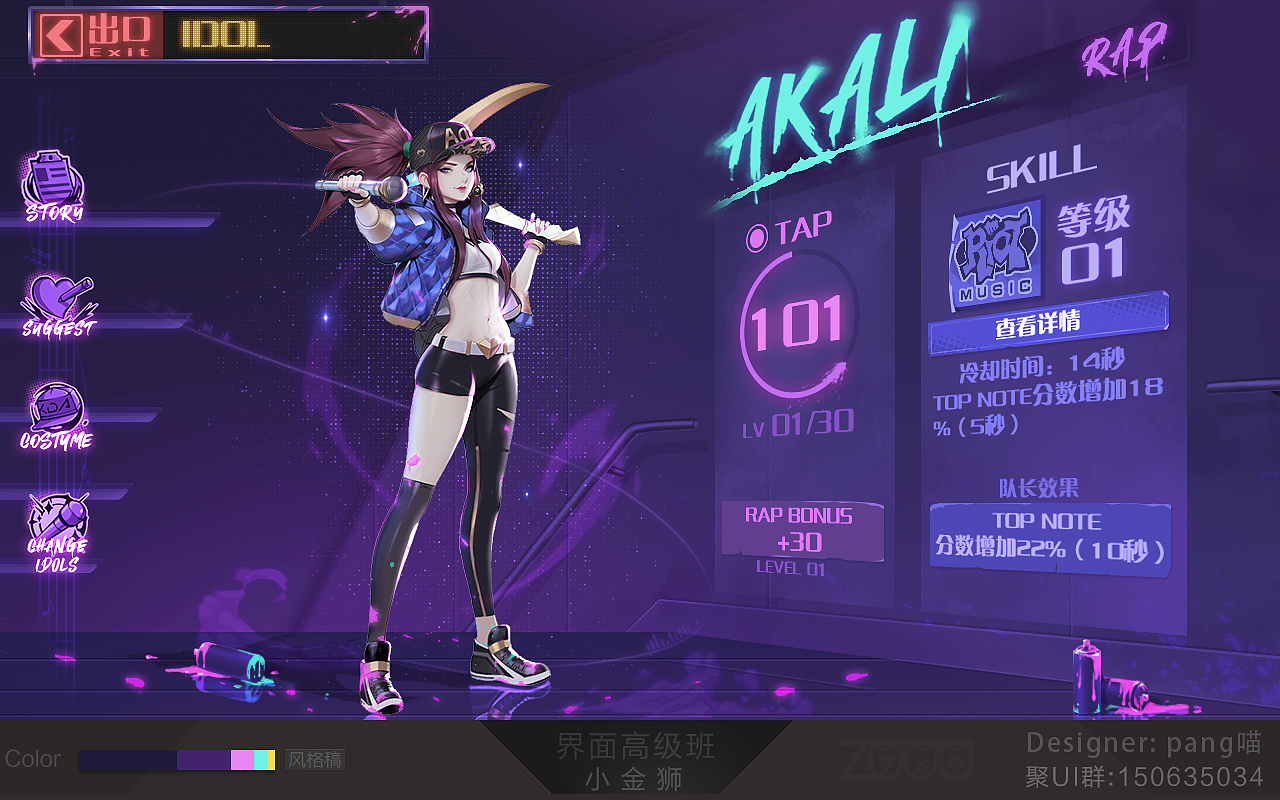Open the Costume menu

point(57,417)
